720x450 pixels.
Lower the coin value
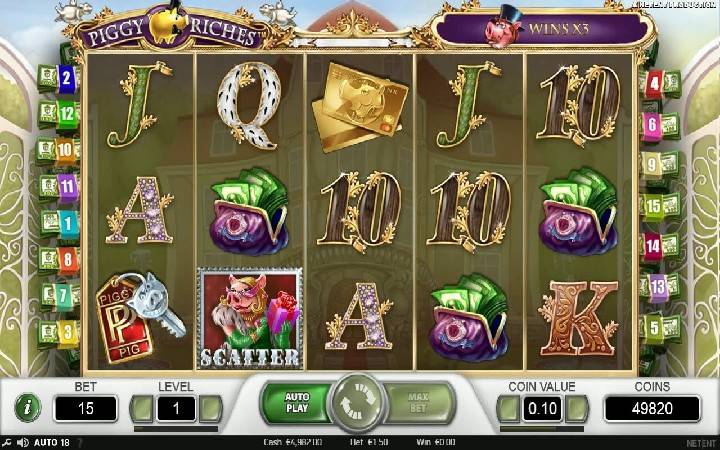point(509,408)
